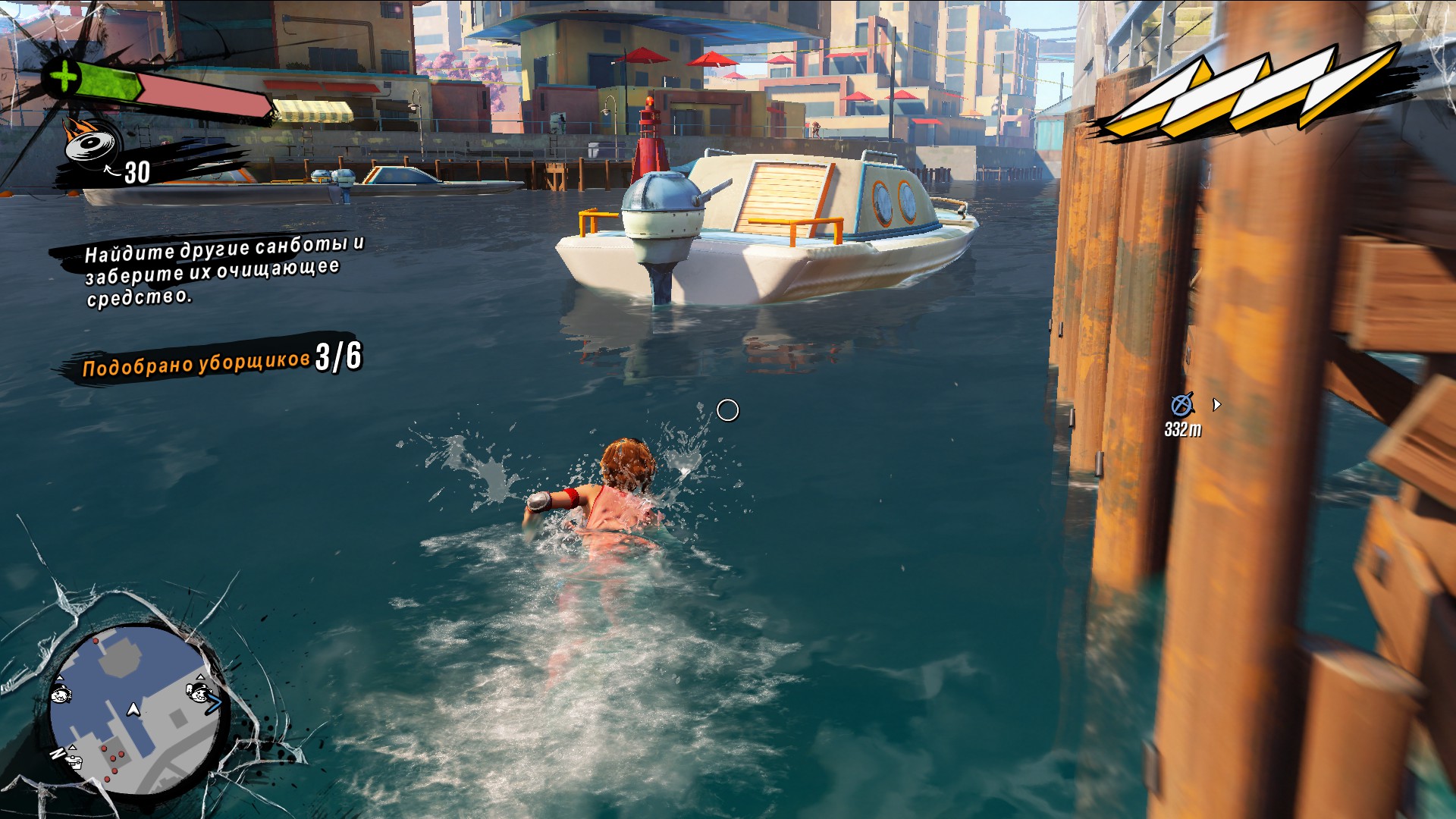The height and width of the screenshot is (819, 1456).
Task: Click the player arrow on the minimap
Action: 133,709
